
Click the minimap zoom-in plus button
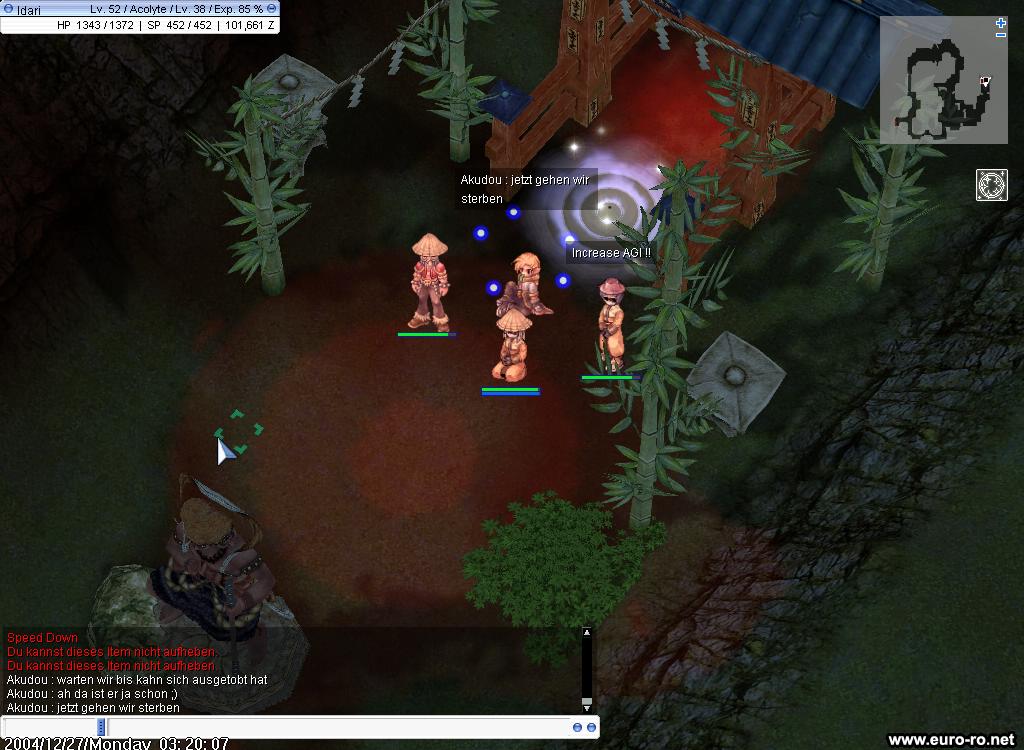click(x=1001, y=22)
